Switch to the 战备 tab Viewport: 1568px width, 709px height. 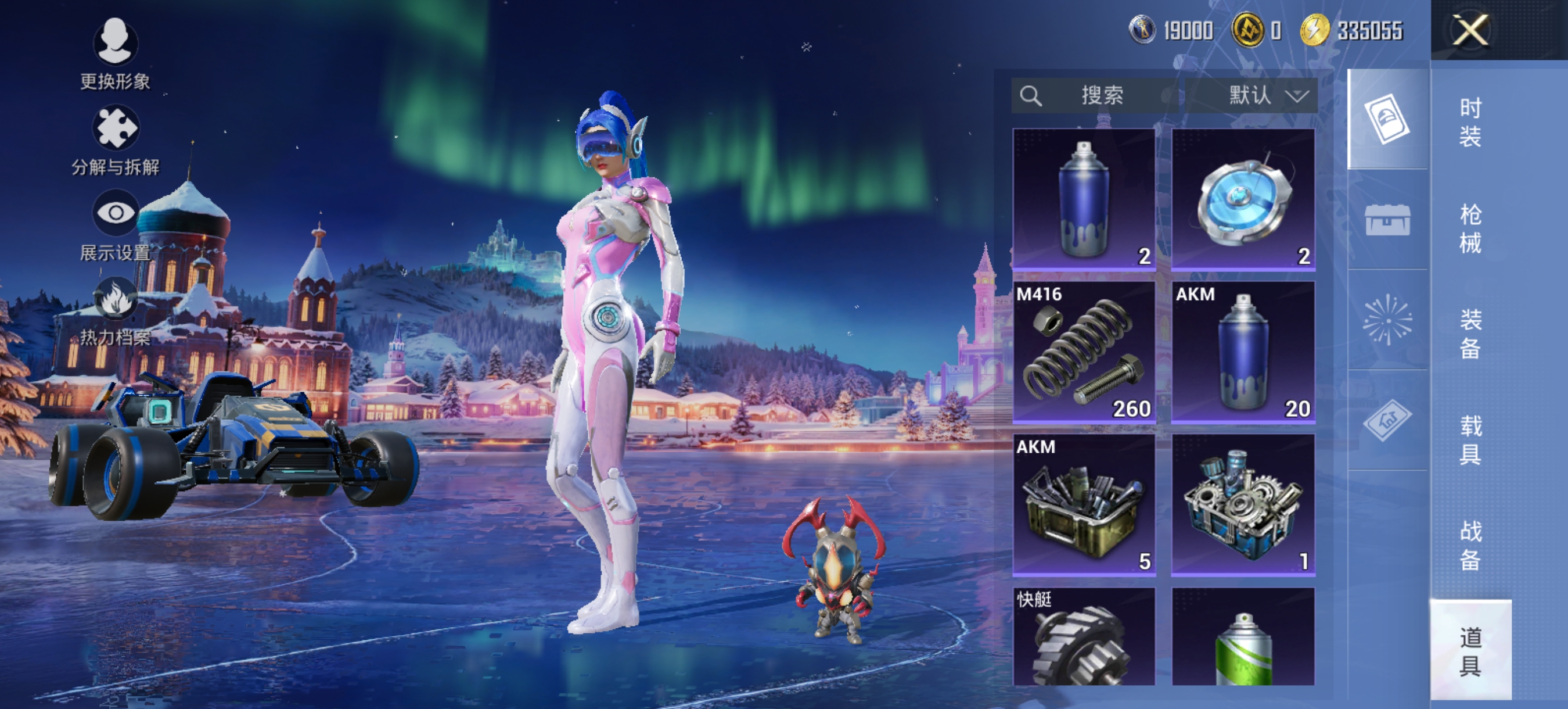coord(1470,545)
